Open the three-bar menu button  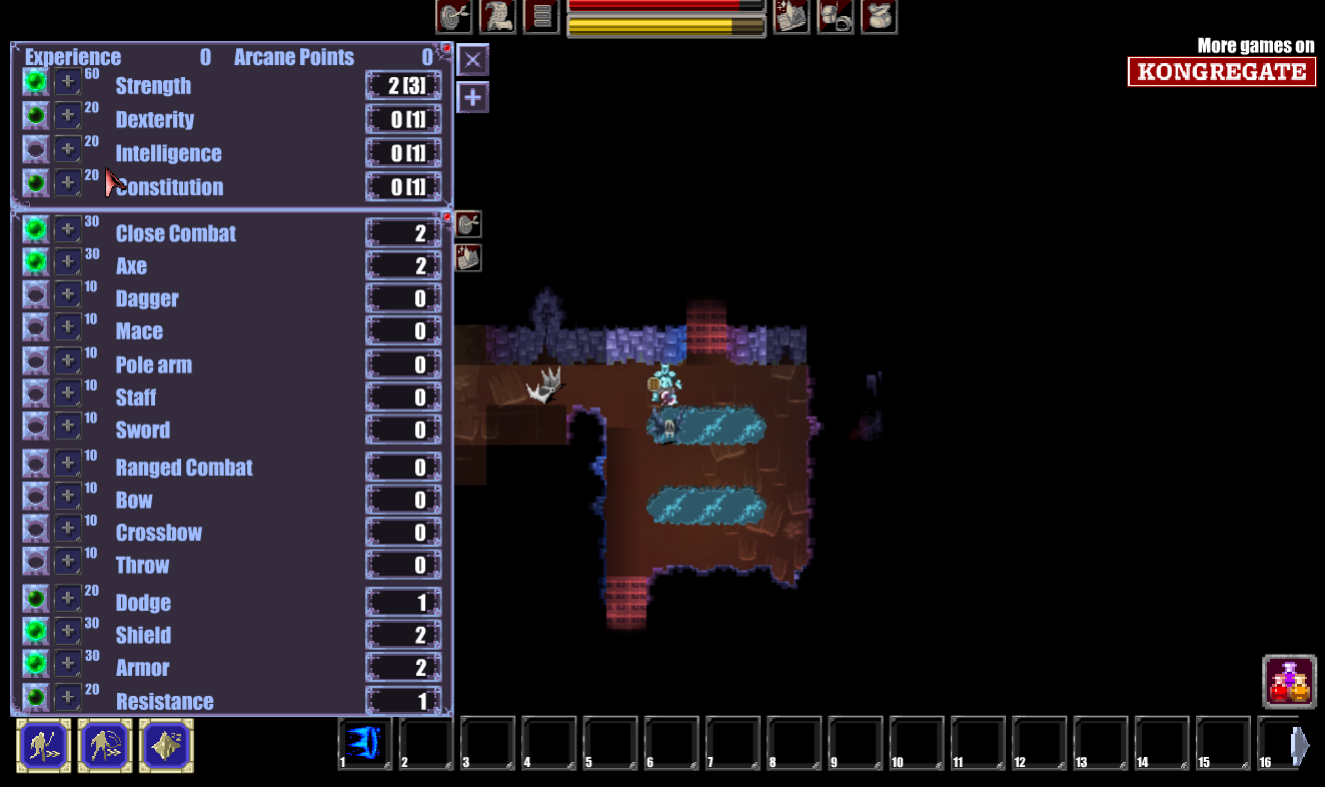point(541,16)
